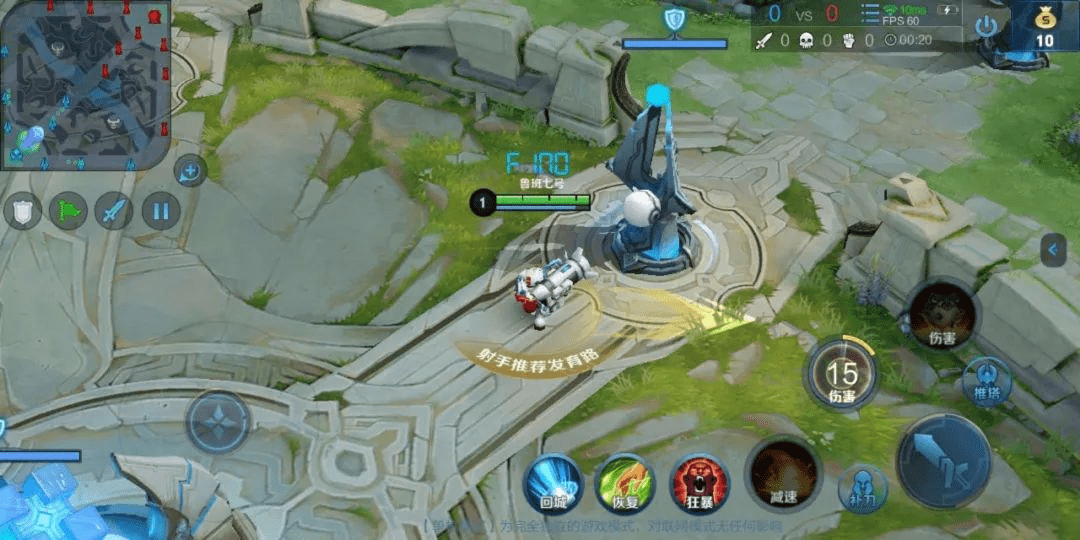Tap the movement joystick

(x=218, y=421)
